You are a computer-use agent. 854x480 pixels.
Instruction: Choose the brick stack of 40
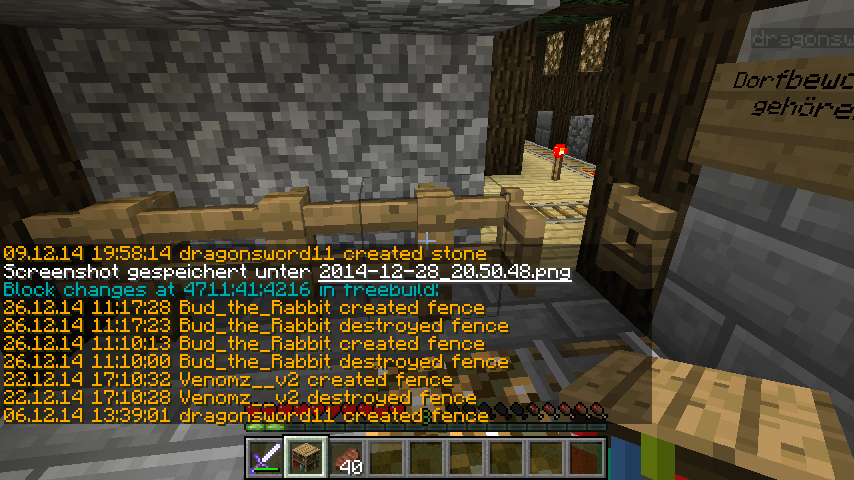[345, 458]
